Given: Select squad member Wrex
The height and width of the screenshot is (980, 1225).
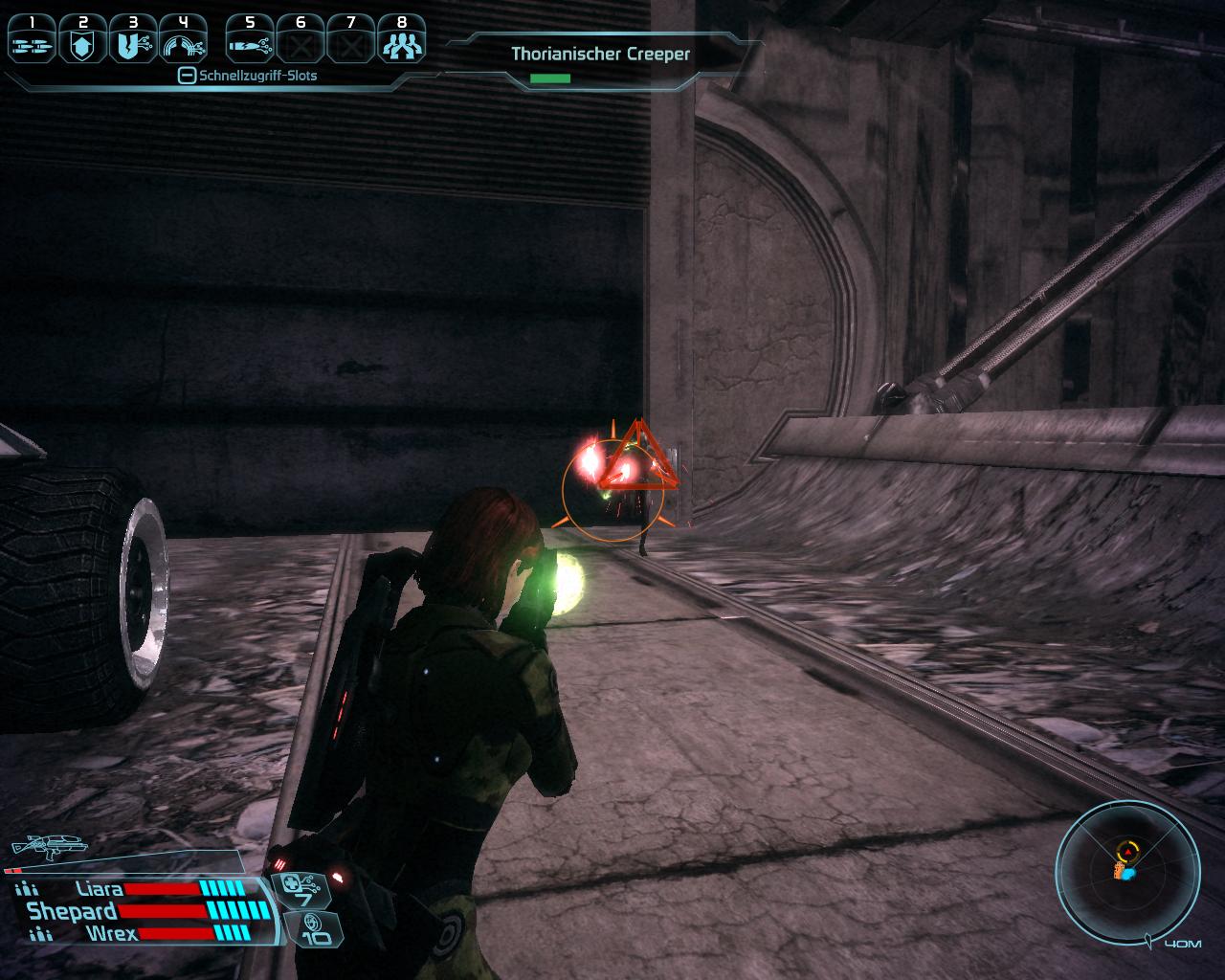Looking at the screenshot, I should pos(111,933).
